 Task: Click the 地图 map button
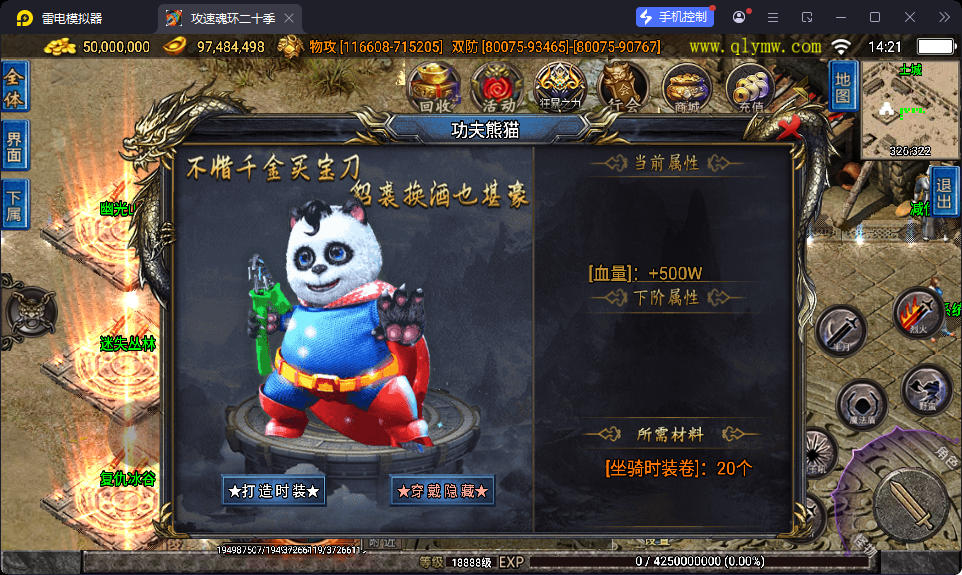(843, 86)
